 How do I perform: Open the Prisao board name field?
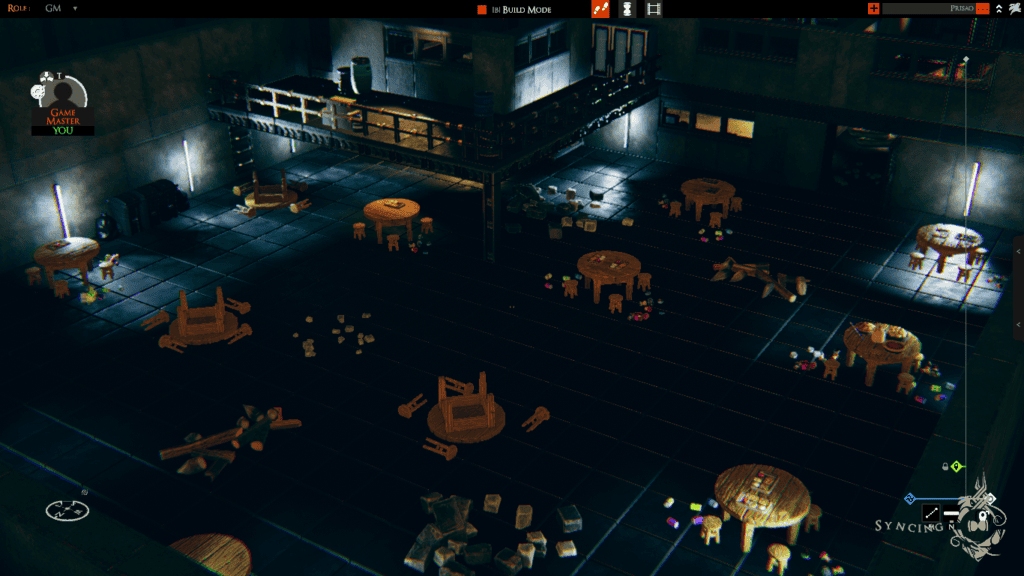(927, 9)
